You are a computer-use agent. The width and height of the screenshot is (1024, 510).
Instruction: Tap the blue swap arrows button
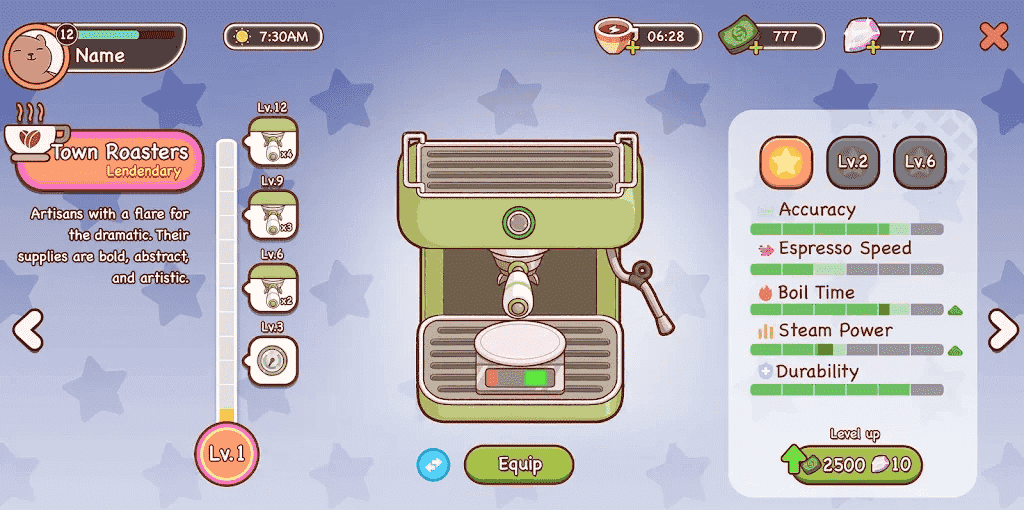point(433,465)
